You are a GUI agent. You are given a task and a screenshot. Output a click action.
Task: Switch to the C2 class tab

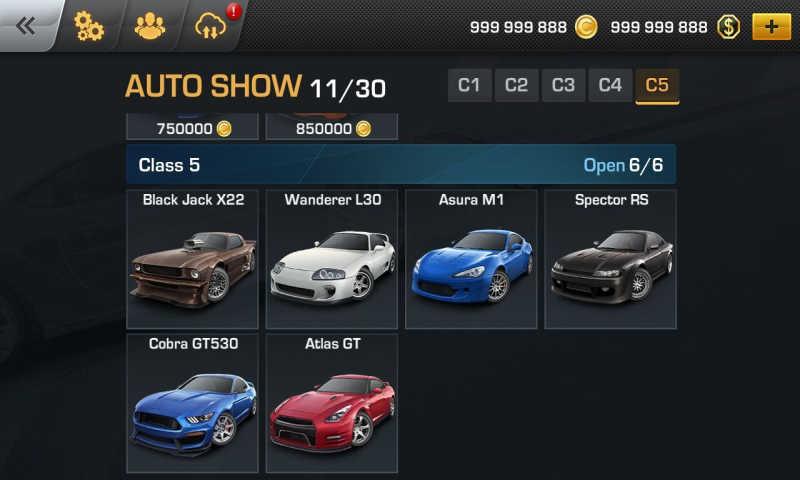516,86
